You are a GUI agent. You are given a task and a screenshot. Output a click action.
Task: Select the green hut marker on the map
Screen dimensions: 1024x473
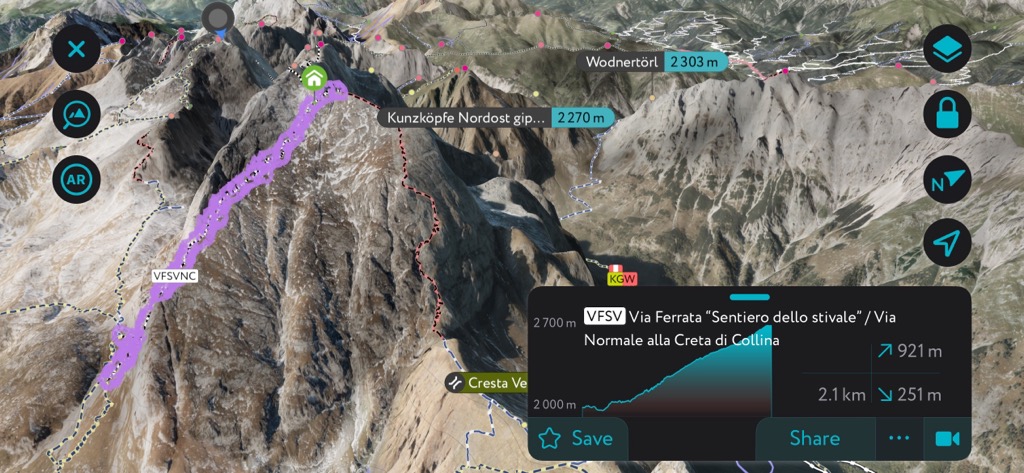314,77
